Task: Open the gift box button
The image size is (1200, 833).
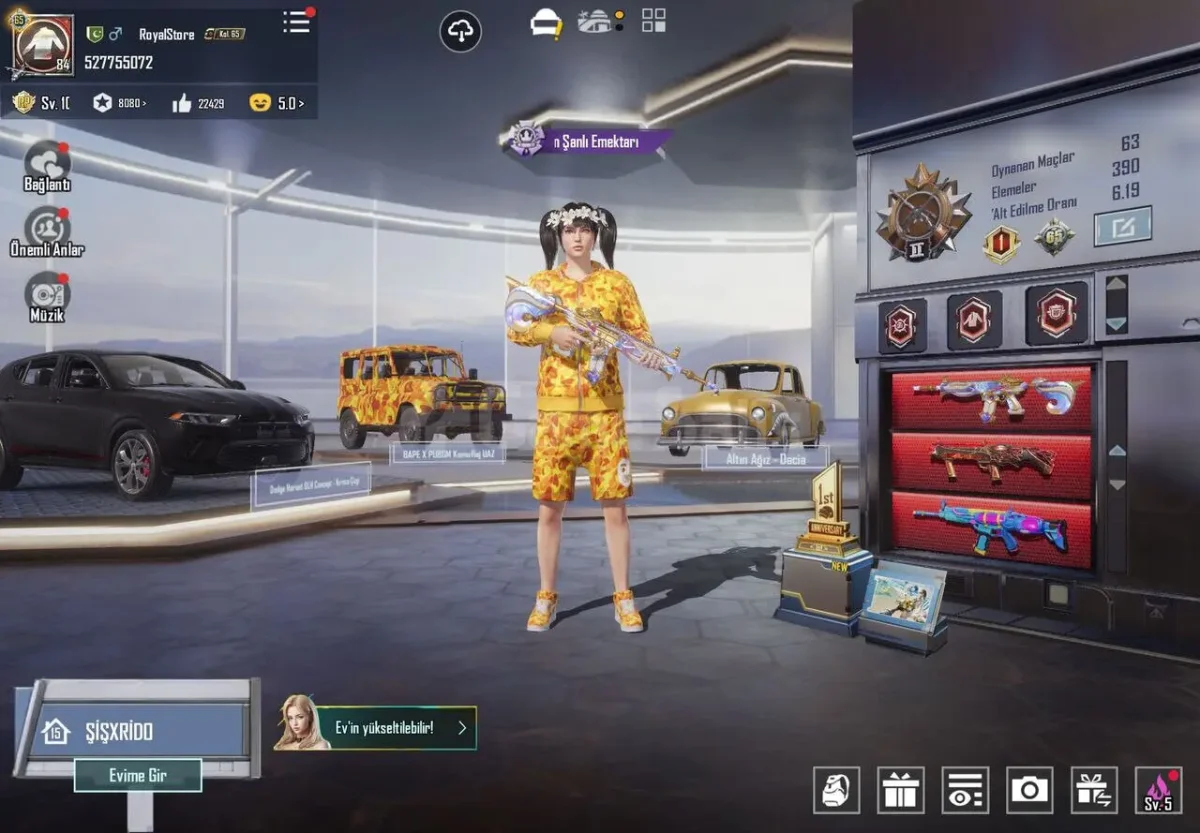Action: (901, 790)
